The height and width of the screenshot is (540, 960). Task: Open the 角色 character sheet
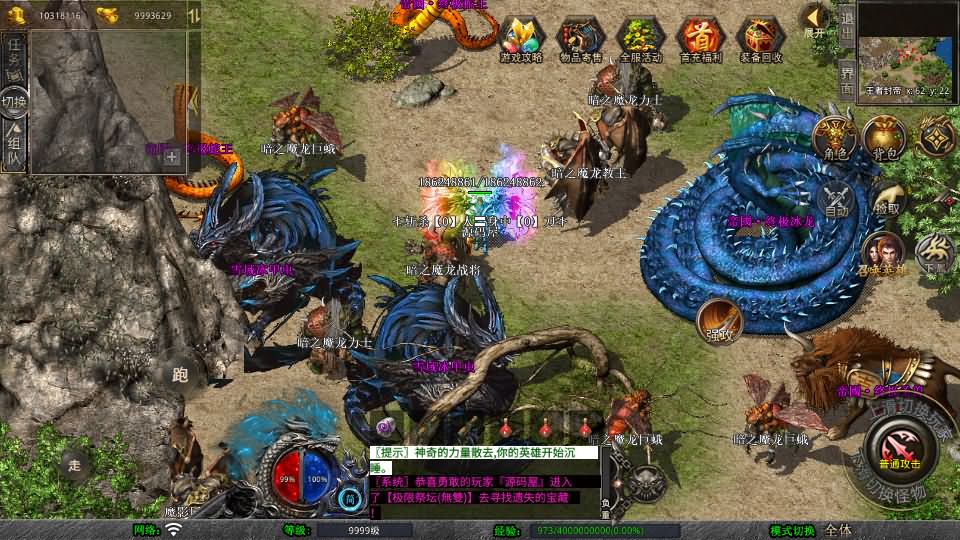(835, 138)
